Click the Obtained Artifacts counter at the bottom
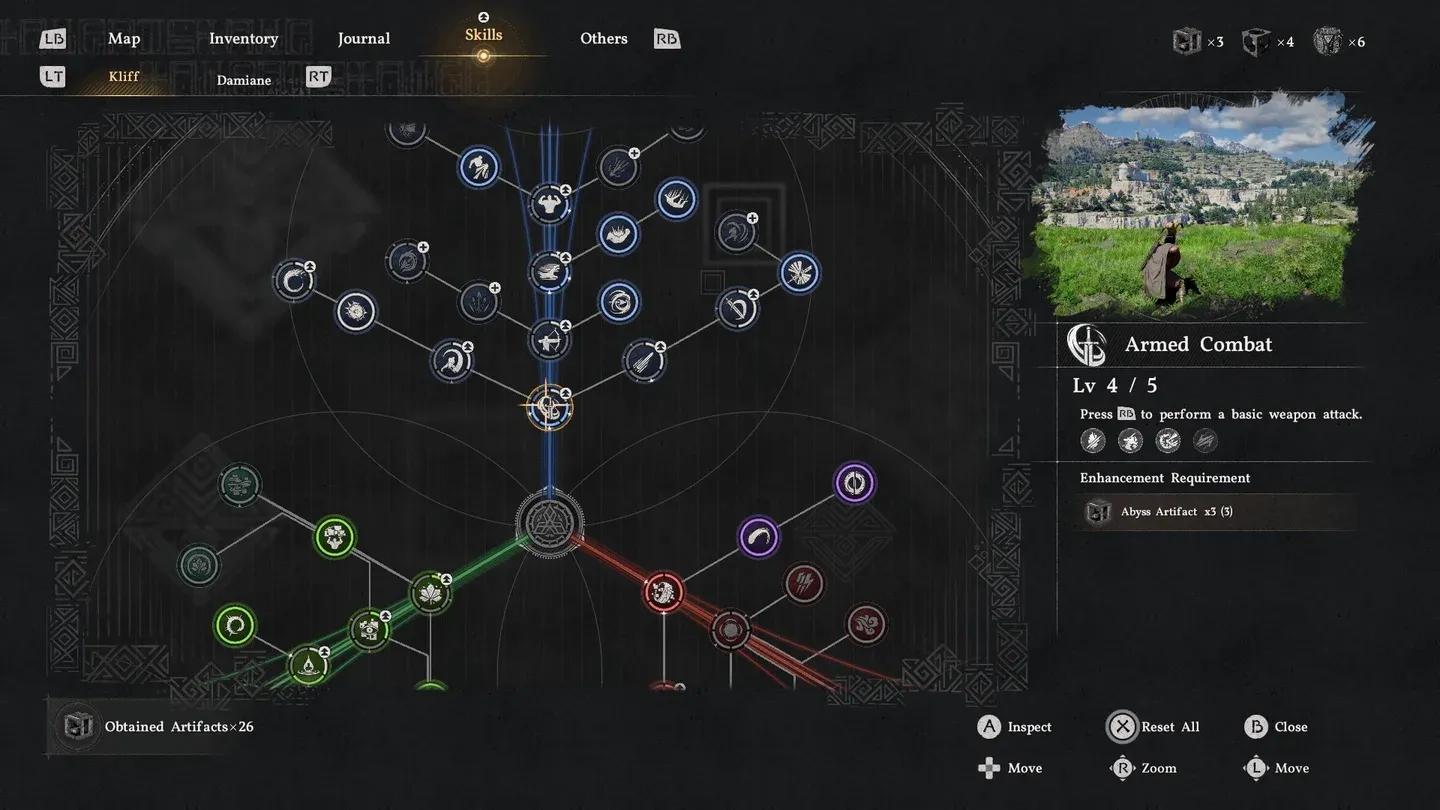Image resolution: width=1440 pixels, height=810 pixels. 178,726
